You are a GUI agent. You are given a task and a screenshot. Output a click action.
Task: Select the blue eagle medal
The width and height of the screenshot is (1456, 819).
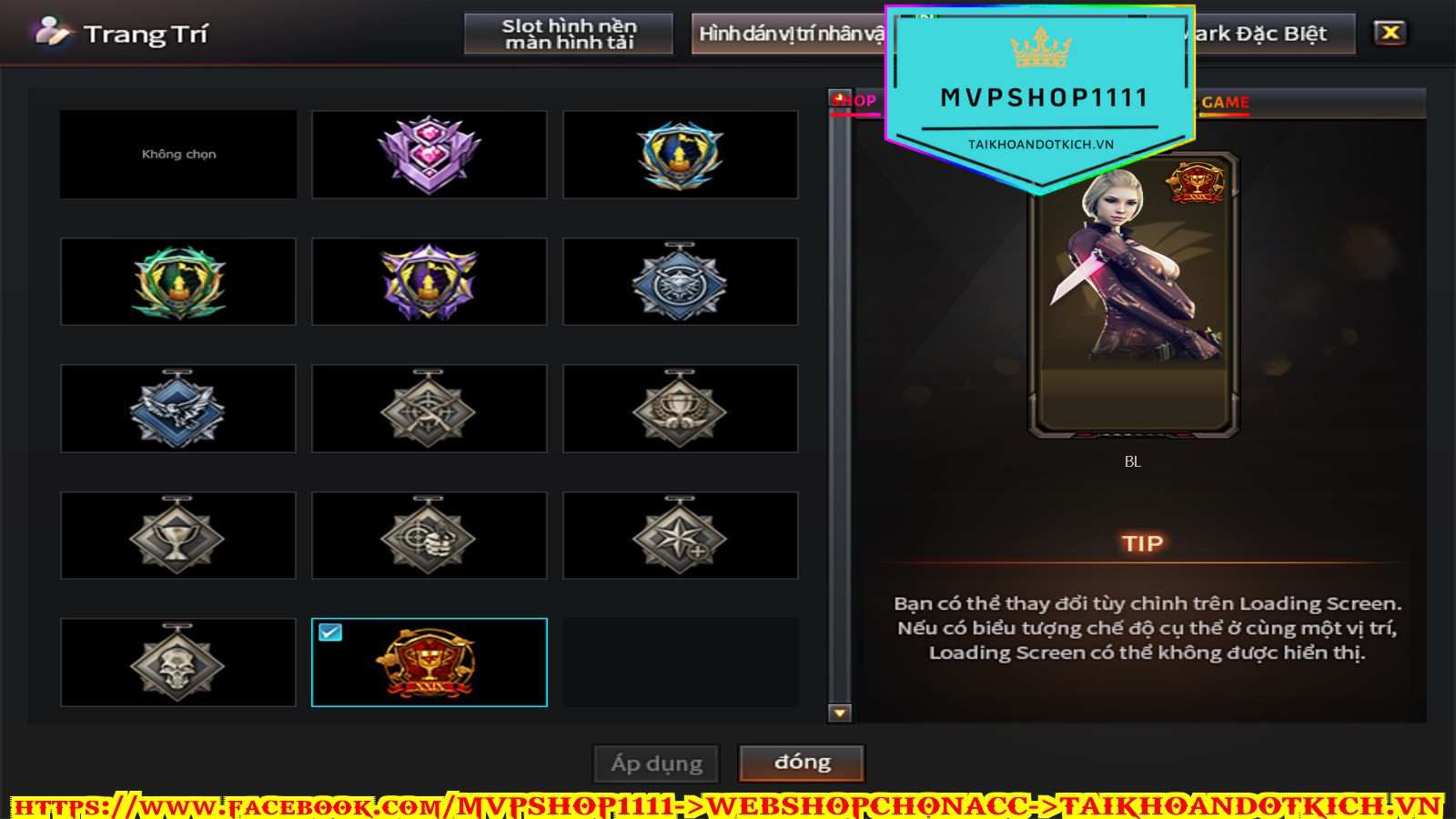coord(178,409)
